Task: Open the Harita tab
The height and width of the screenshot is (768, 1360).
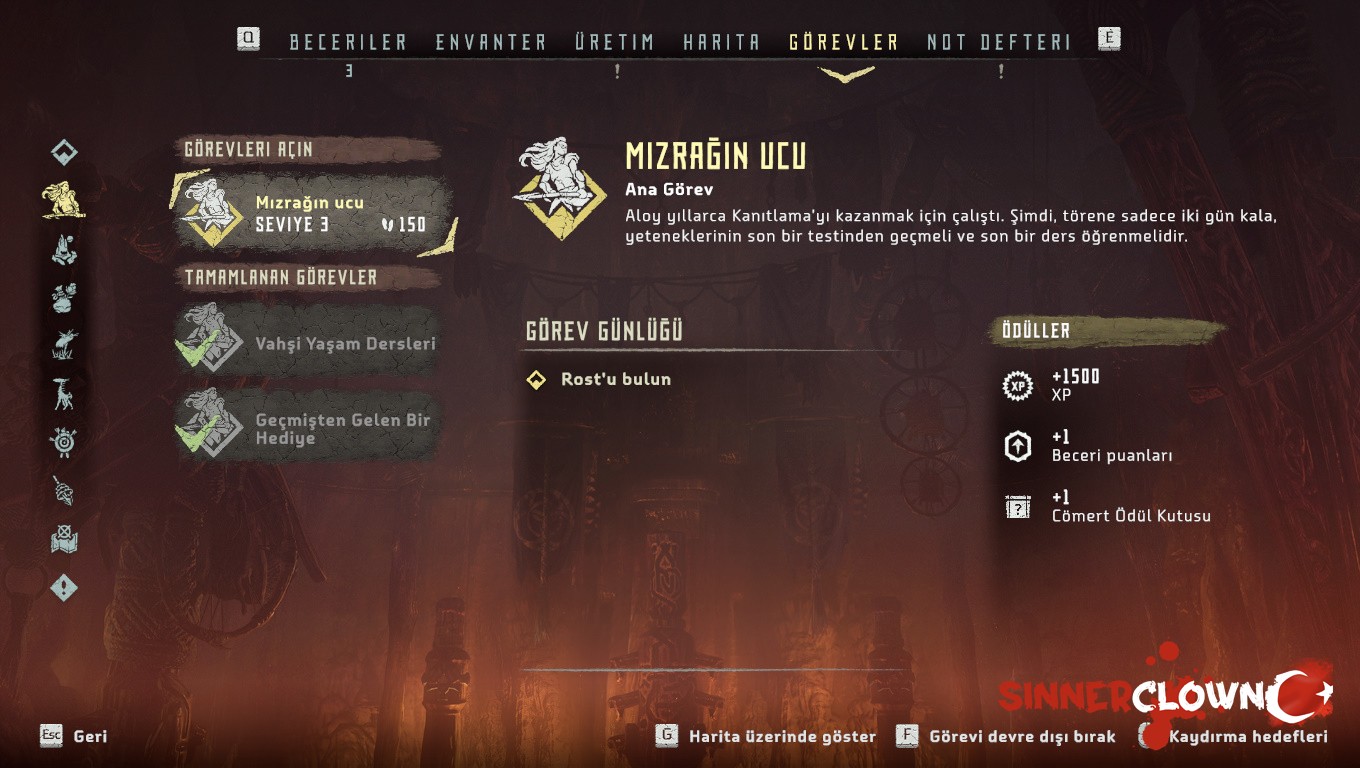Action: tap(721, 42)
